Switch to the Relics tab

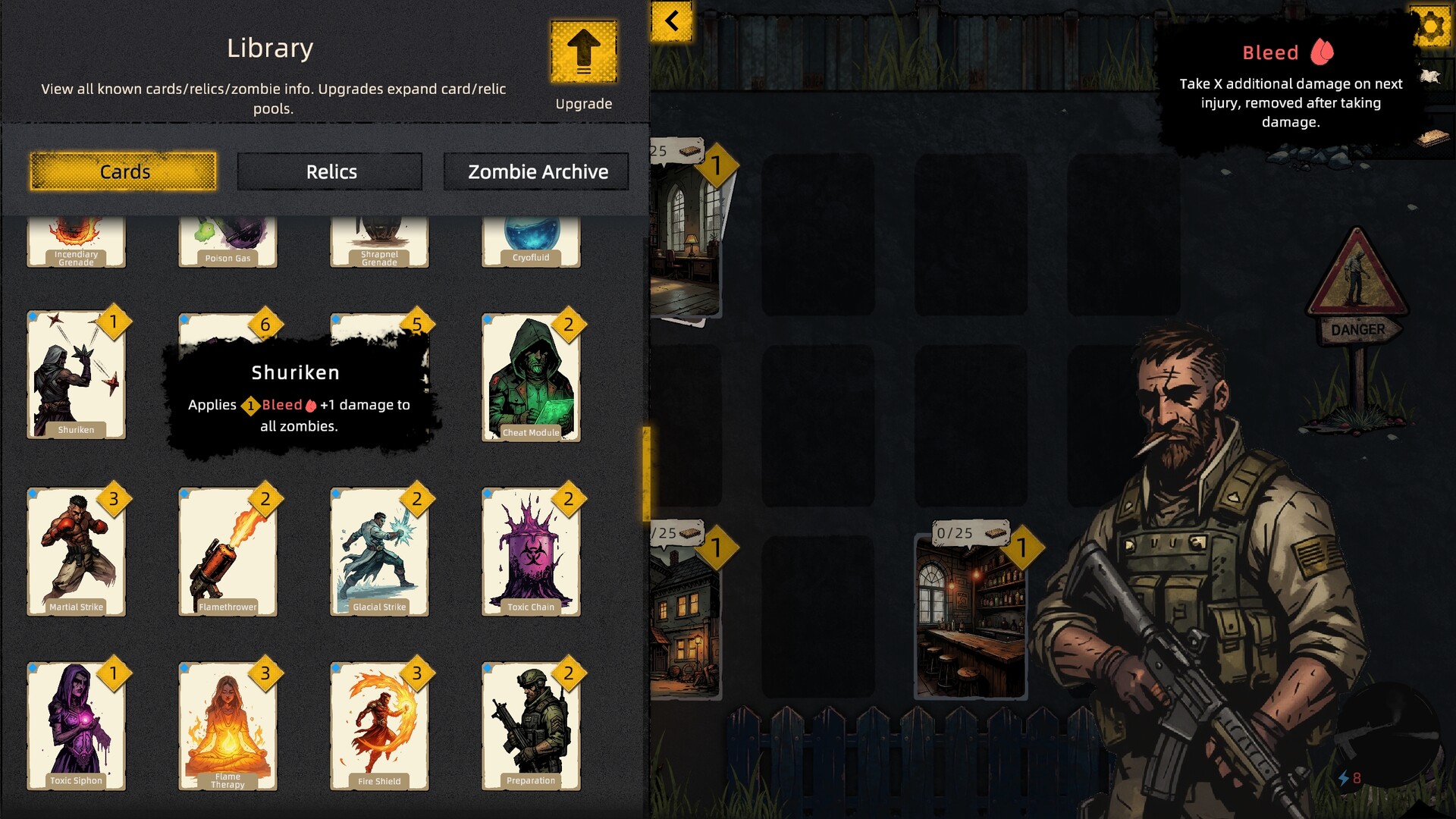(x=329, y=171)
